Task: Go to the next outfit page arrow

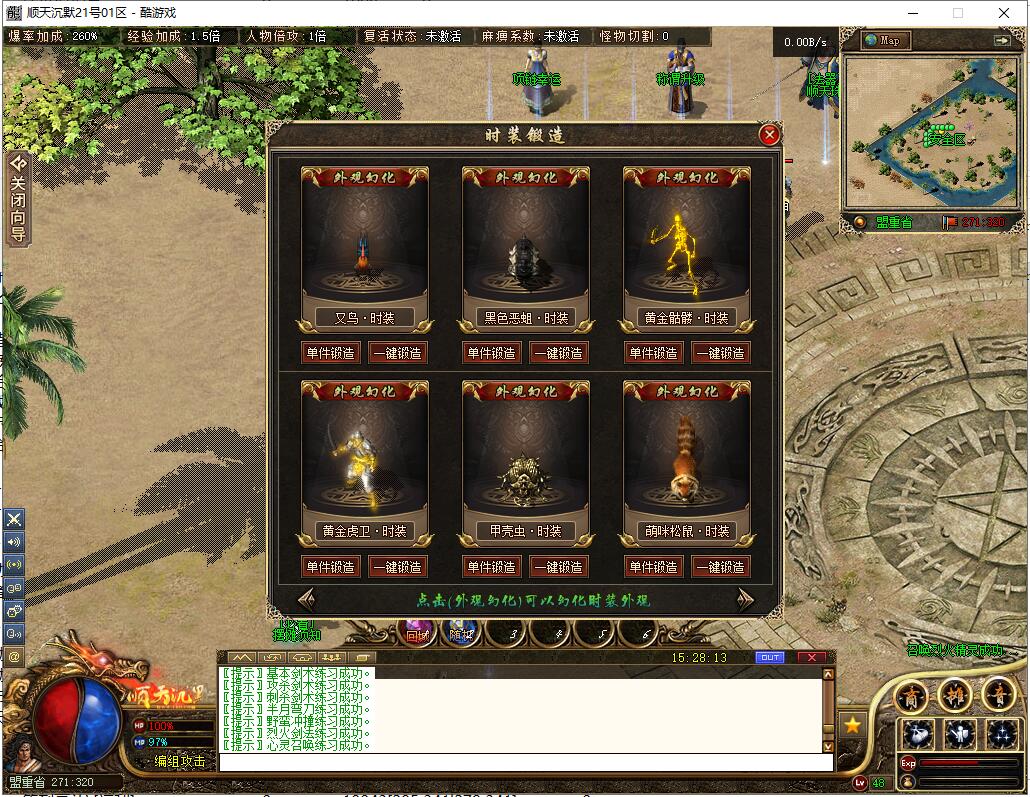Action: click(745, 600)
